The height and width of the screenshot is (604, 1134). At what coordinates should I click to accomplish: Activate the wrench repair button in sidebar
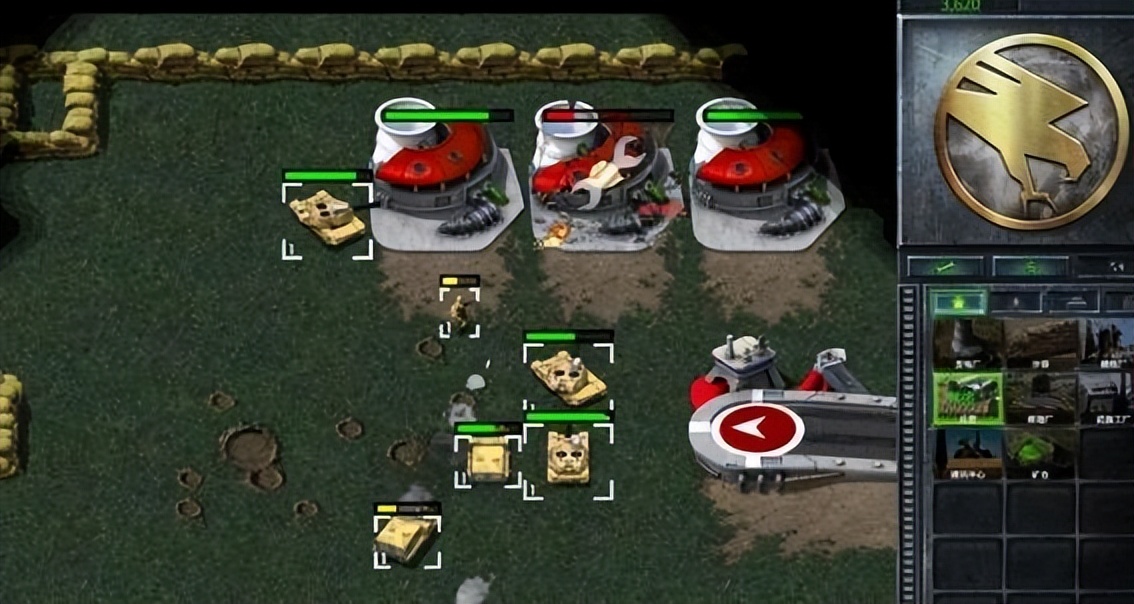(945, 267)
